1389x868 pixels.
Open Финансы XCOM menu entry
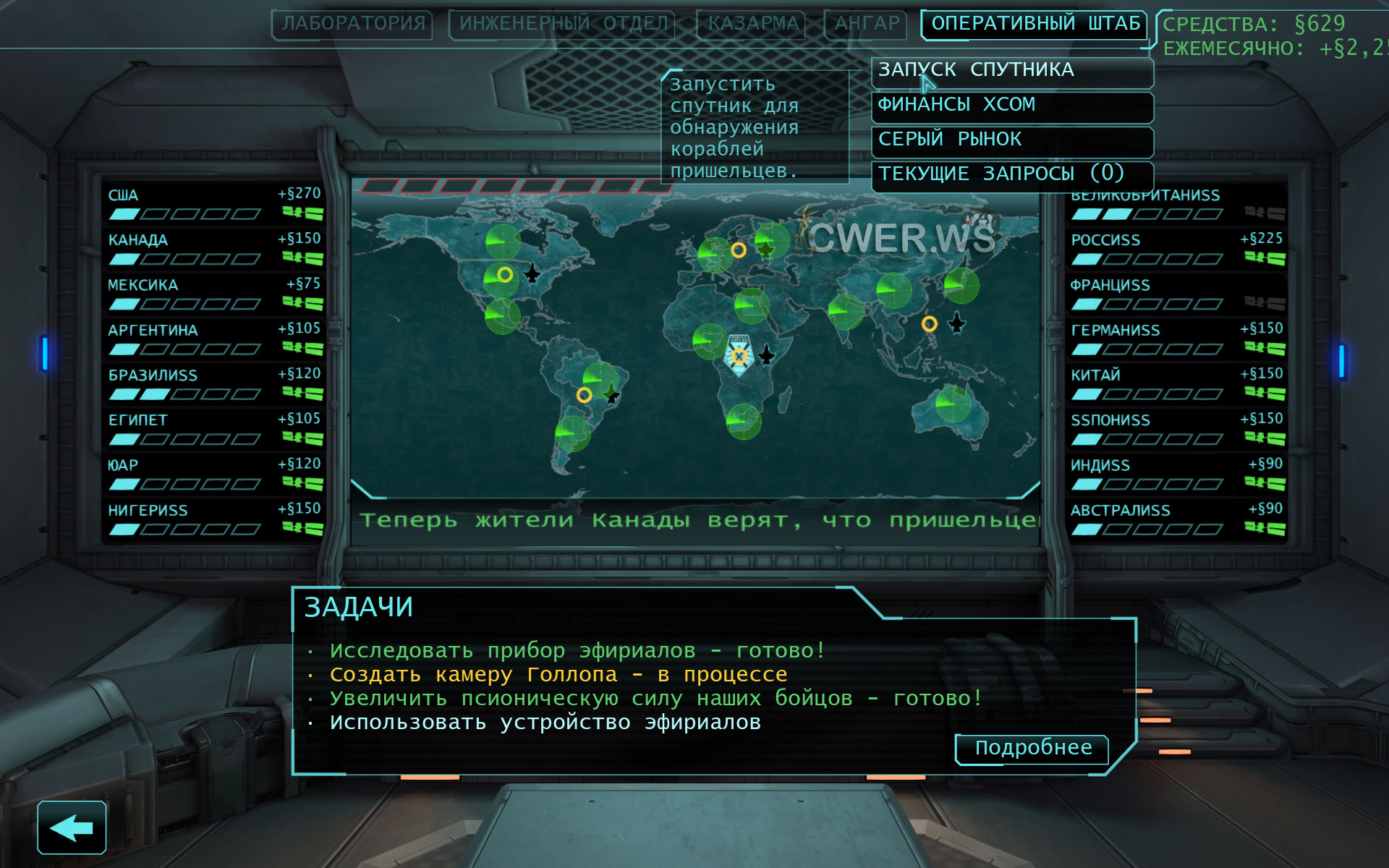click(x=1011, y=106)
